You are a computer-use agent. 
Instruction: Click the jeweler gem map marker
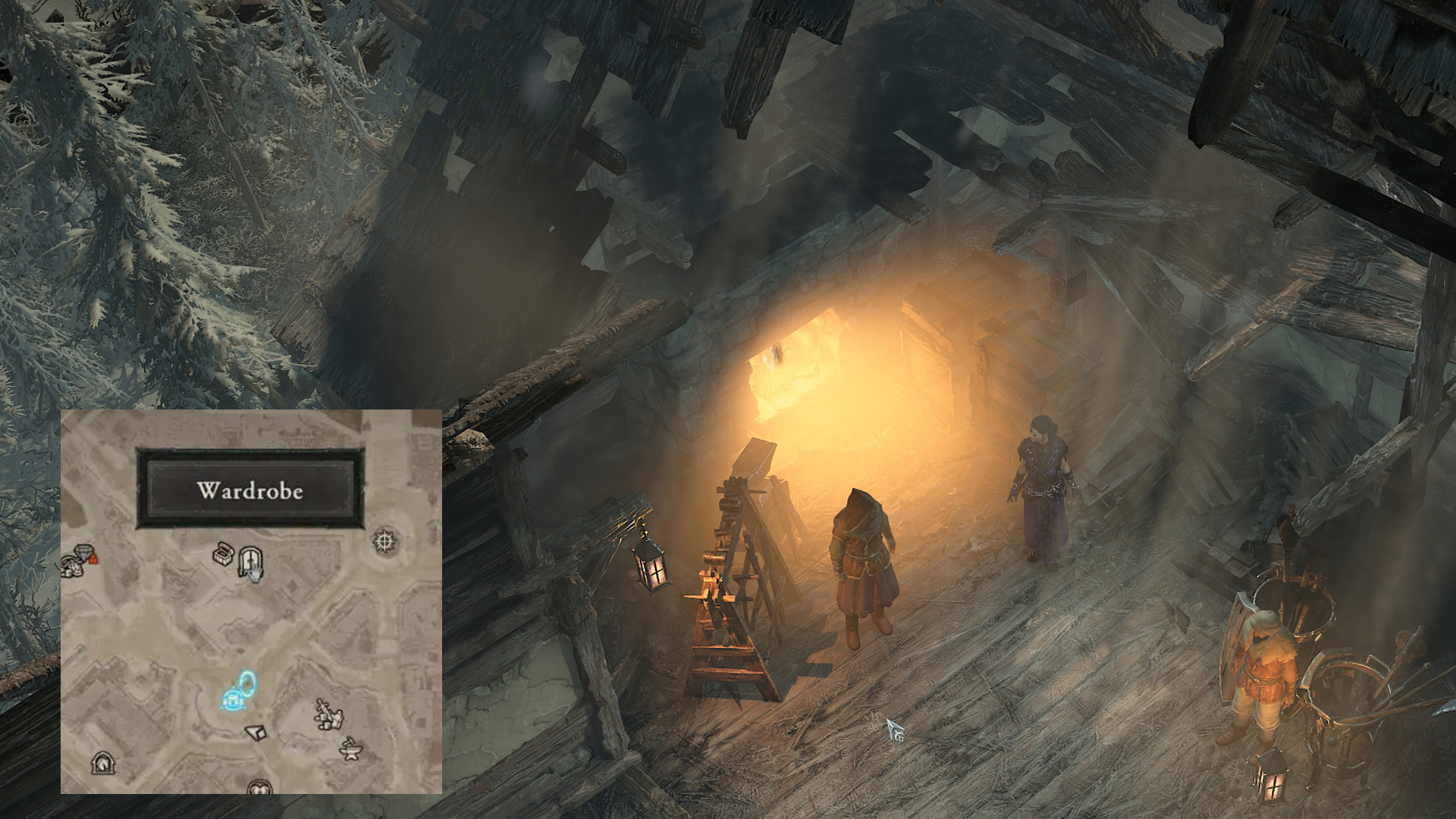click(83, 553)
